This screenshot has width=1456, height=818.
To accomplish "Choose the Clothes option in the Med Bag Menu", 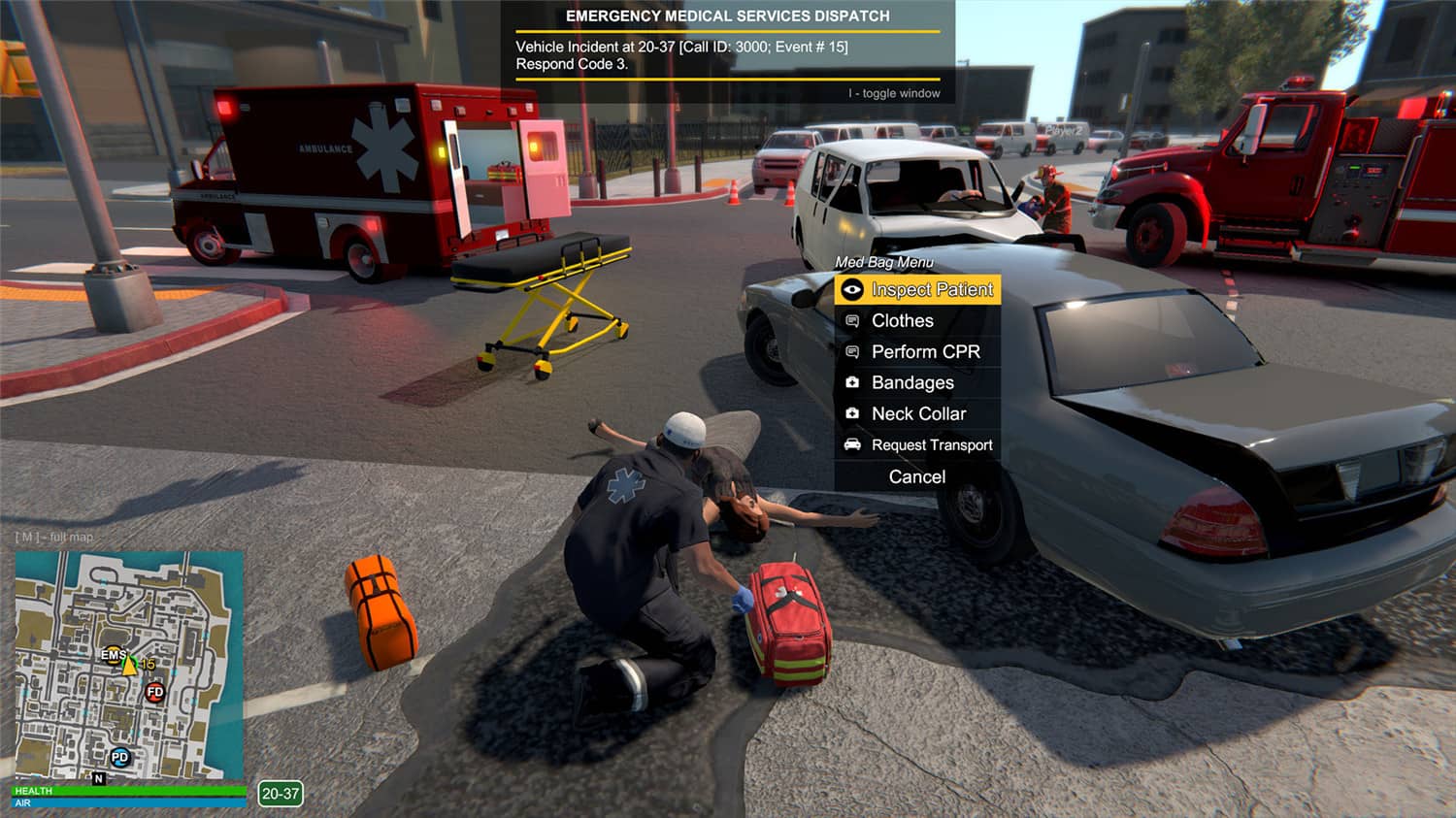I will coord(902,320).
